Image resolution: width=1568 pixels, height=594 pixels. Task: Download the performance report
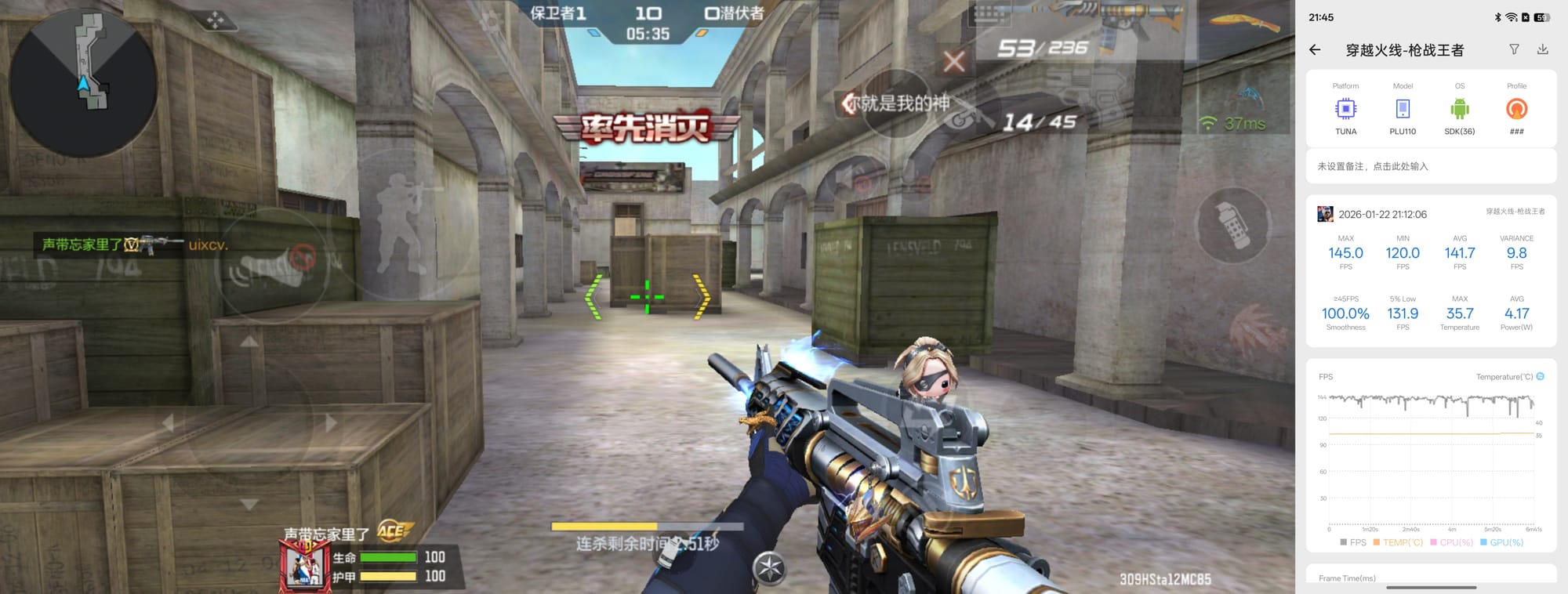(x=1542, y=49)
